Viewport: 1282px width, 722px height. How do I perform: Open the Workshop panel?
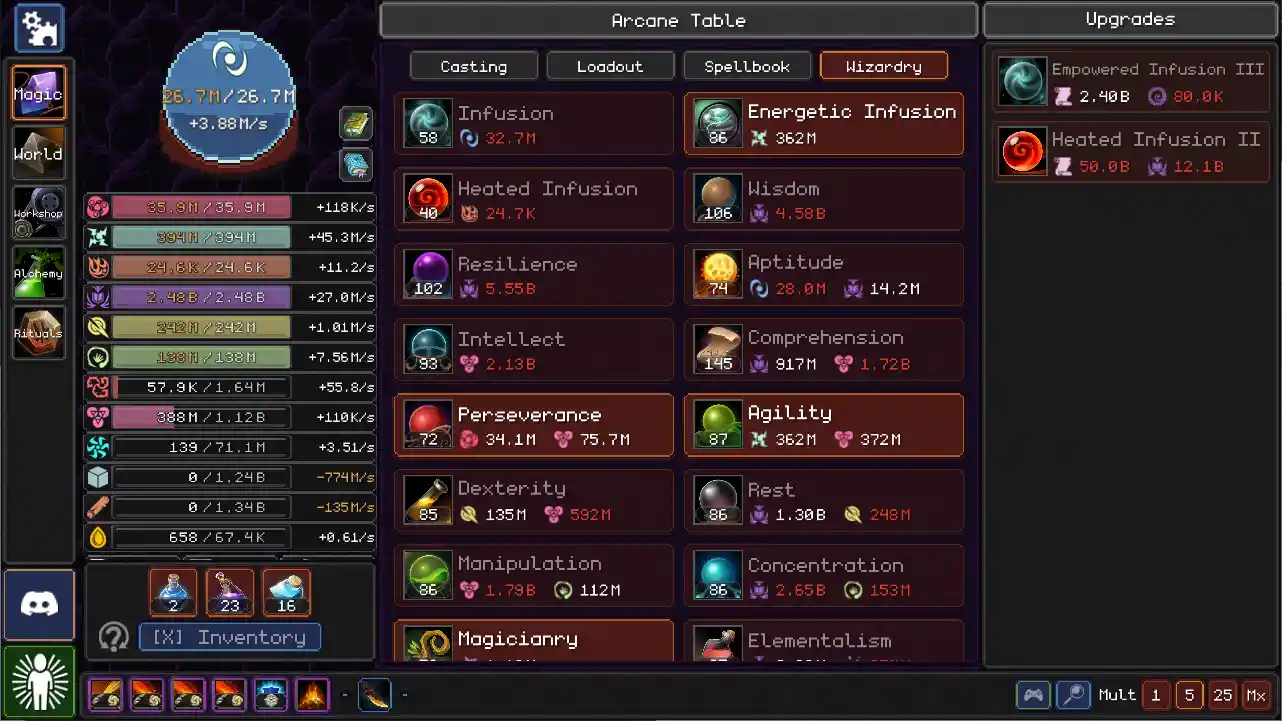pos(40,212)
